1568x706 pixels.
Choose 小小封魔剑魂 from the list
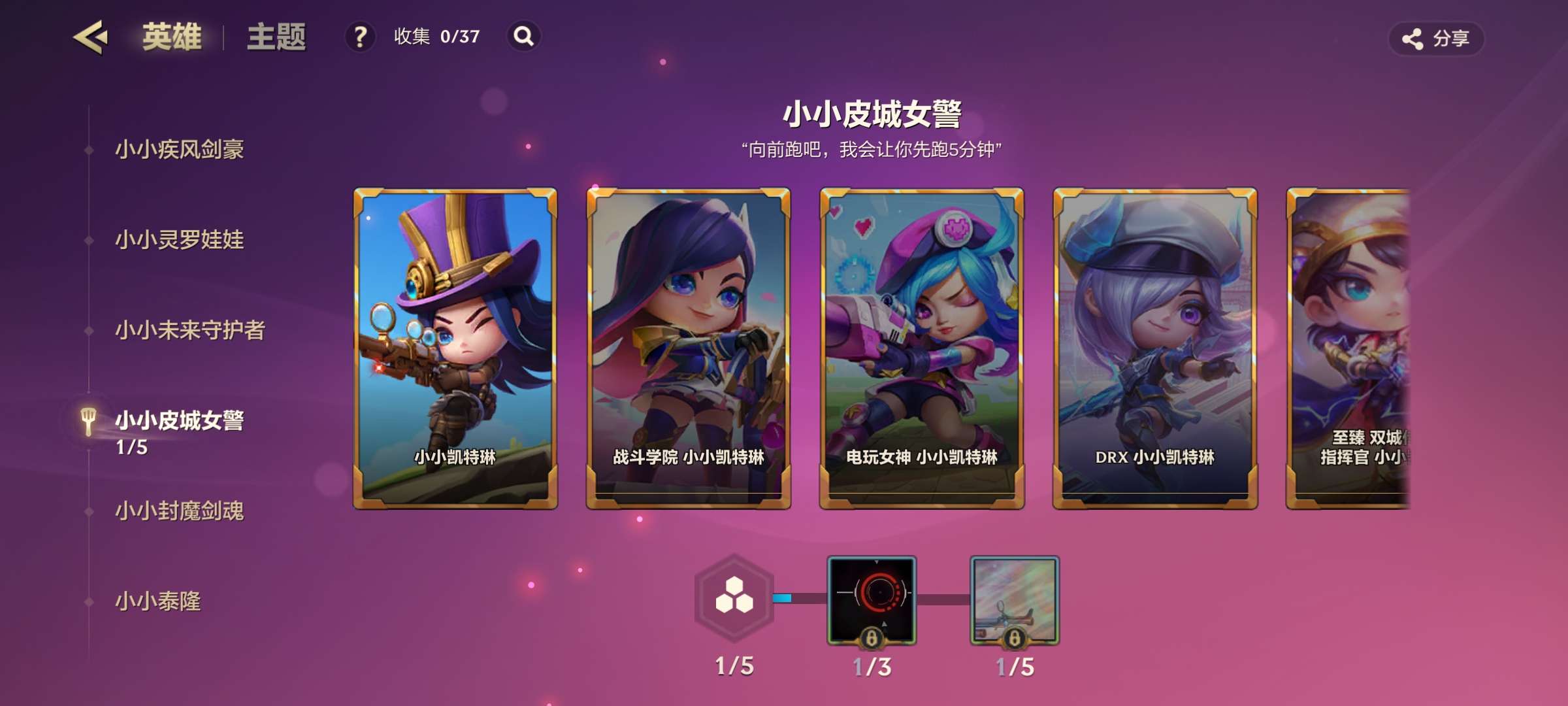tap(179, 511)
